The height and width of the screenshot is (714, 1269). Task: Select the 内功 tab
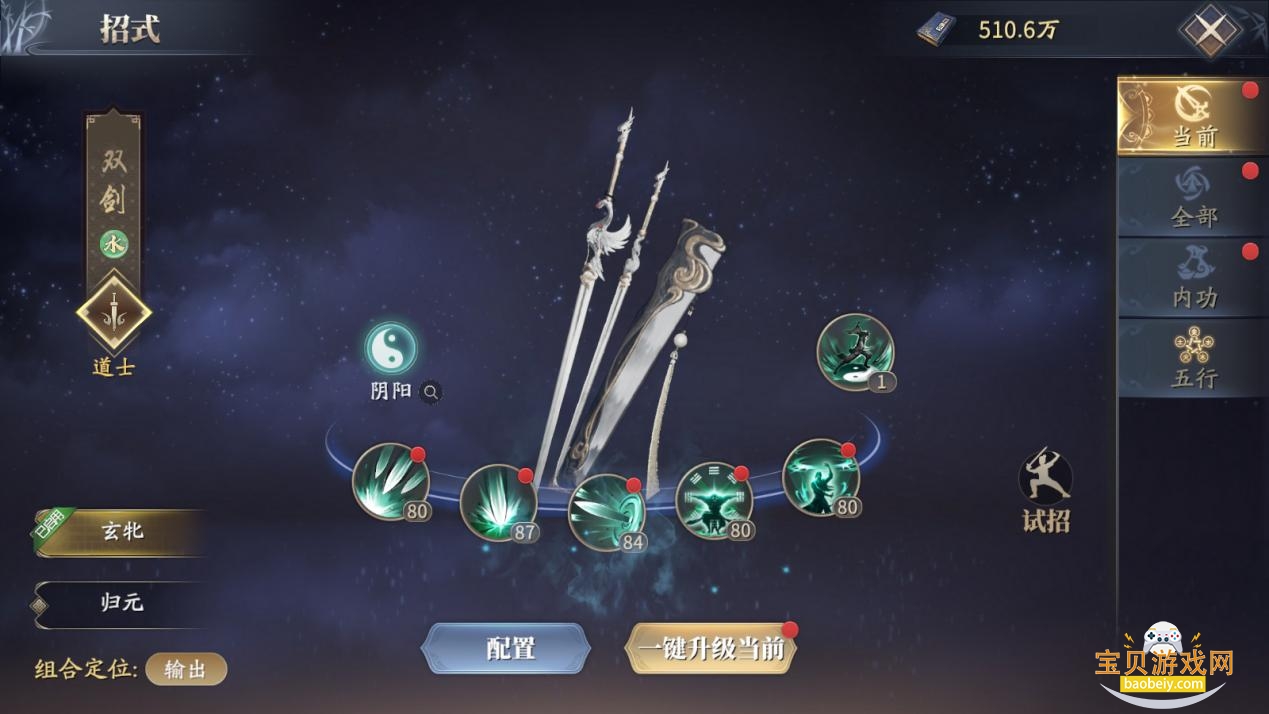click(1192, 277)
